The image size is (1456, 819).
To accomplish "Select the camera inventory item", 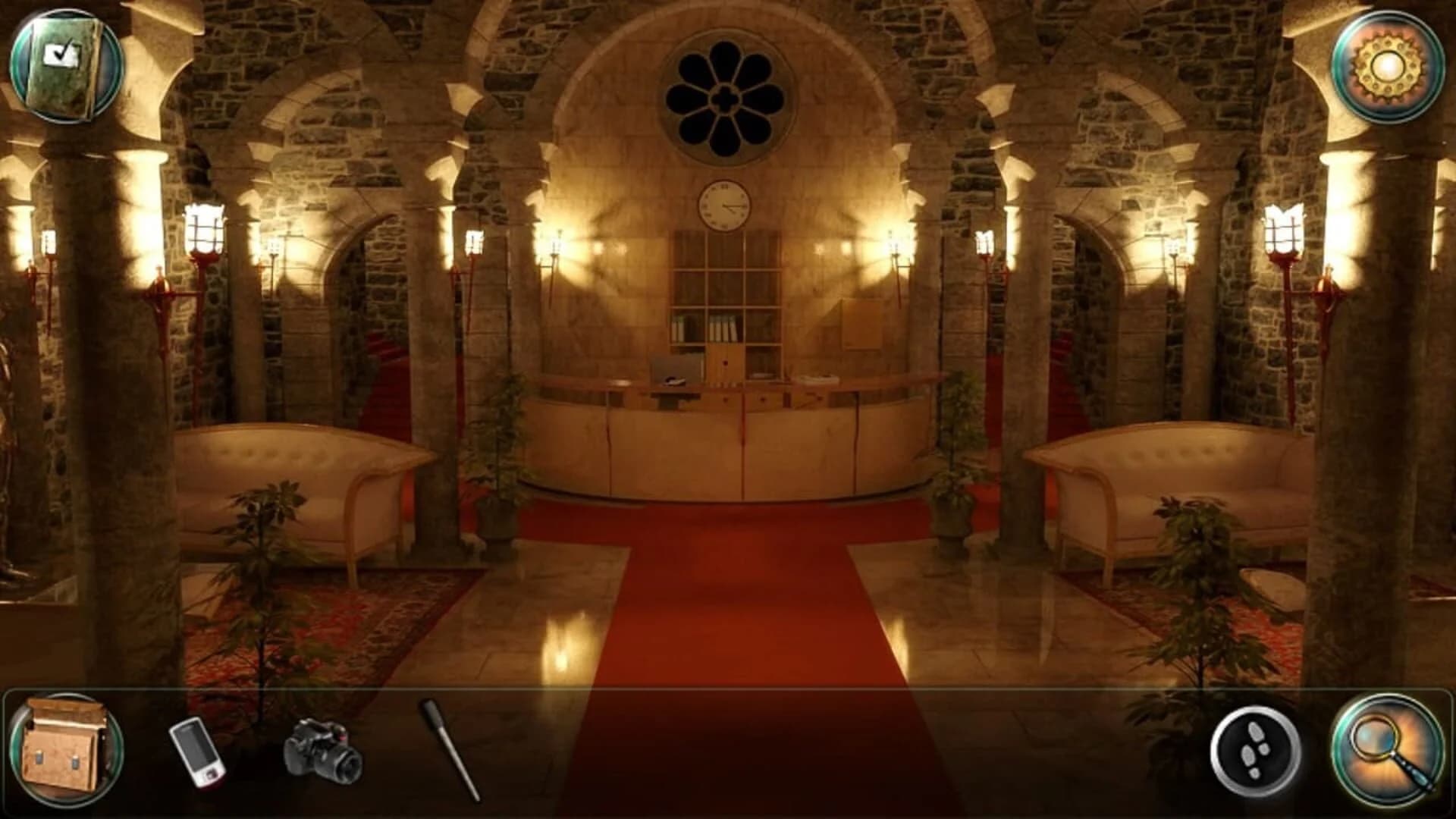I will 322,751.
